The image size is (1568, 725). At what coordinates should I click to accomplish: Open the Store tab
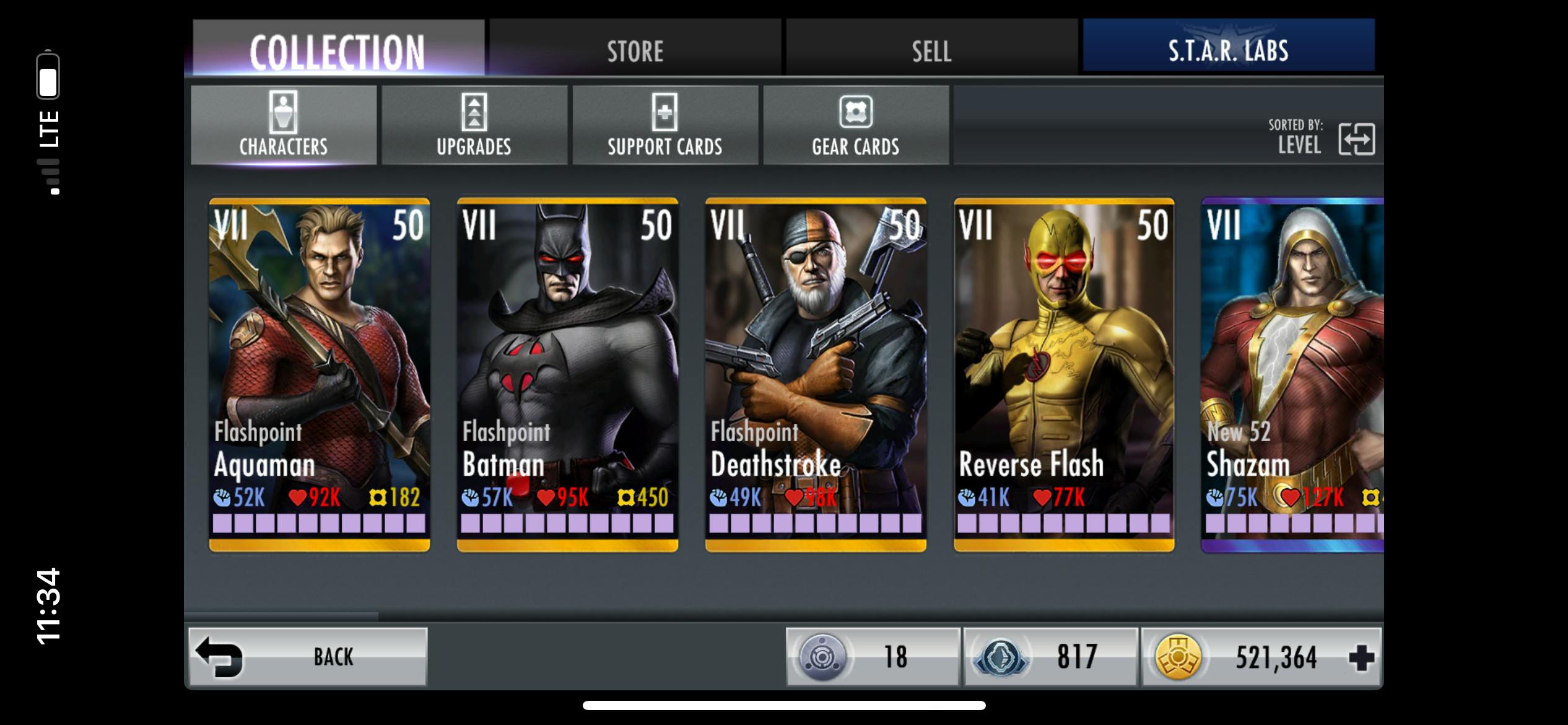point(635,48)
